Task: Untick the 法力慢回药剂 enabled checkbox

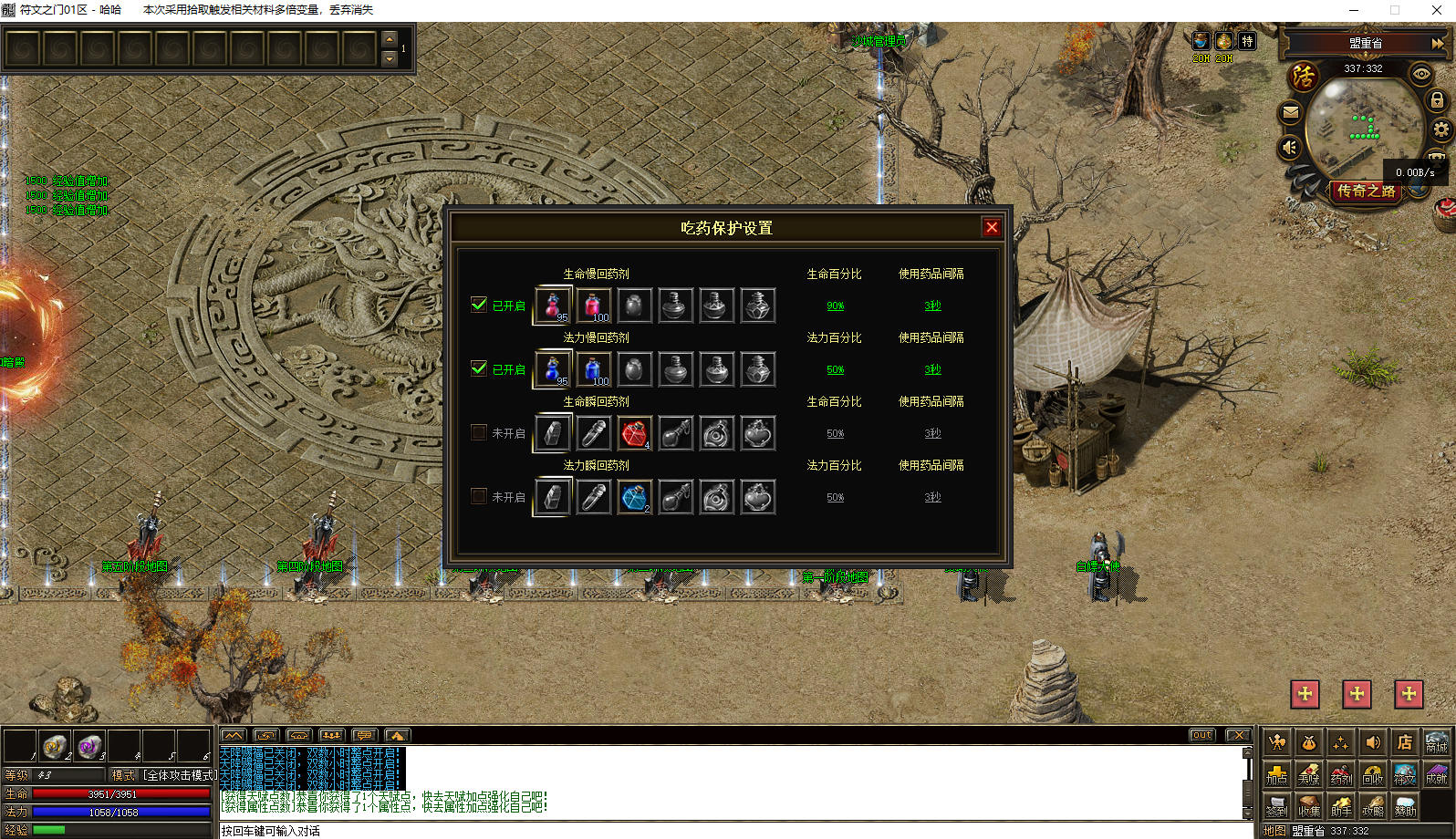Action: (x=479, y=368)
